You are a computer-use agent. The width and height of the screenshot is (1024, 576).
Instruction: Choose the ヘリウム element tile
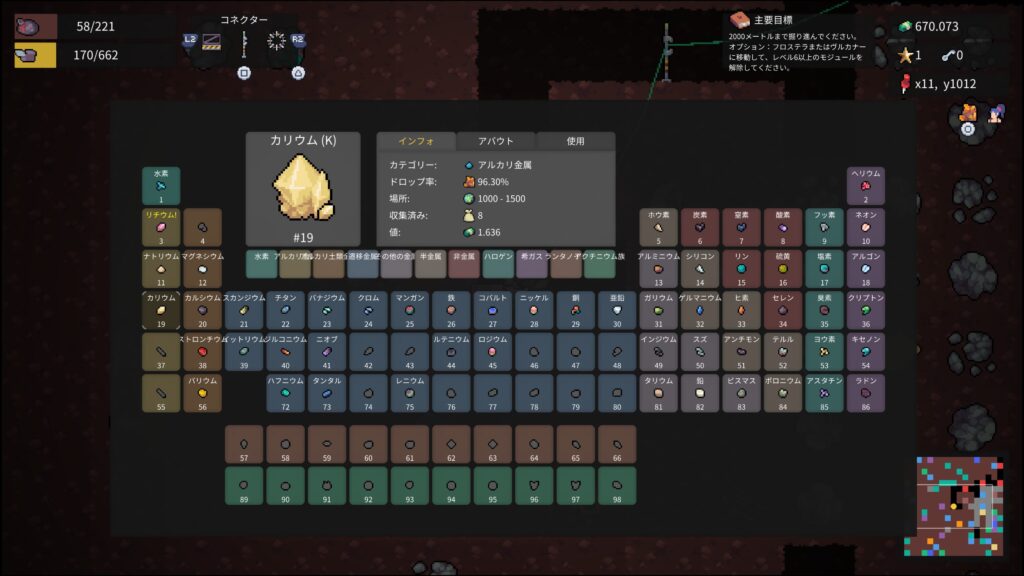click(866, 186)
